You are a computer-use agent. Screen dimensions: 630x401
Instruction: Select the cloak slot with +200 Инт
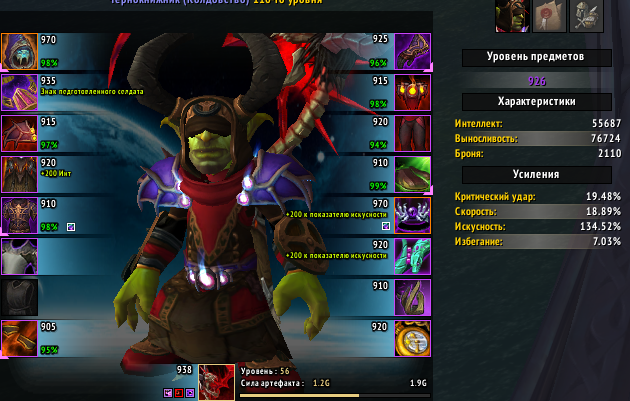(19, 173)
